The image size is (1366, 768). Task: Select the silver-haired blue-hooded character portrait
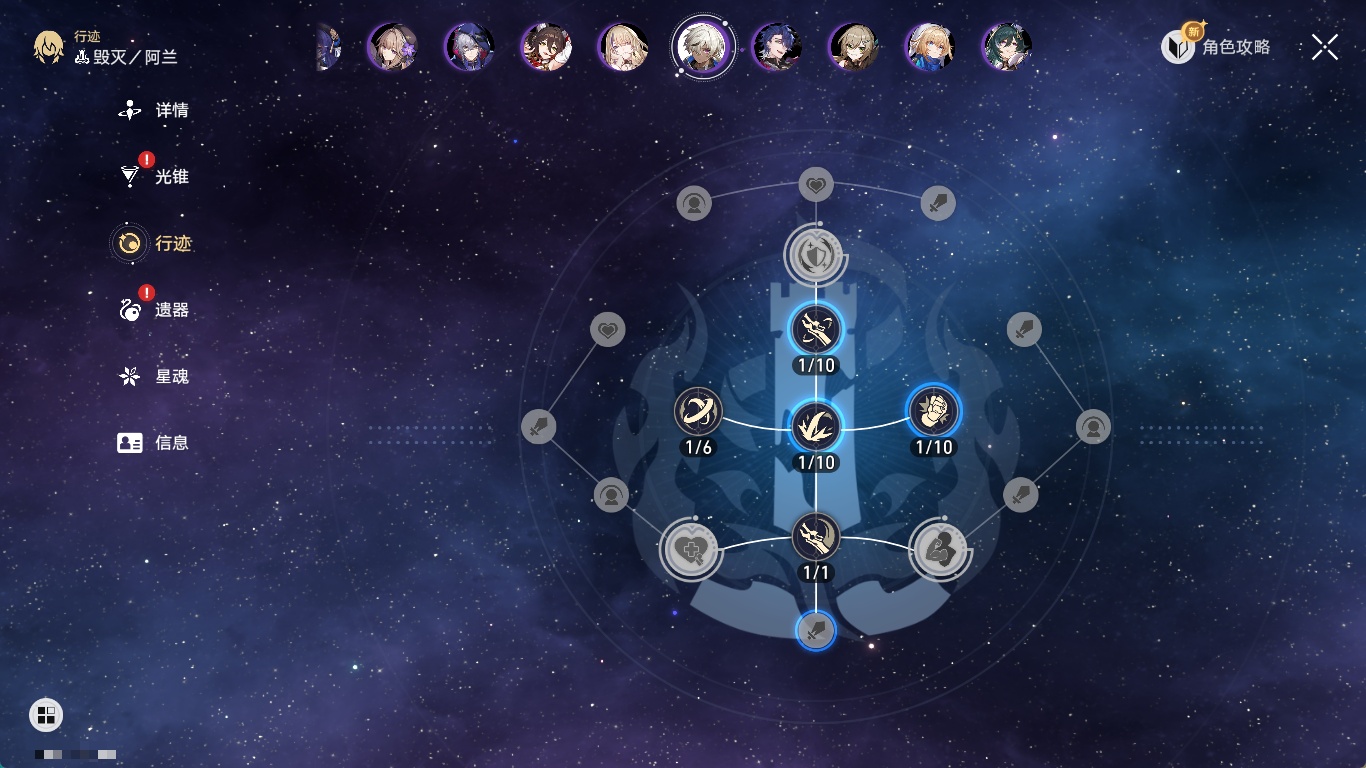pyautogui.click(x=468, y=46)
